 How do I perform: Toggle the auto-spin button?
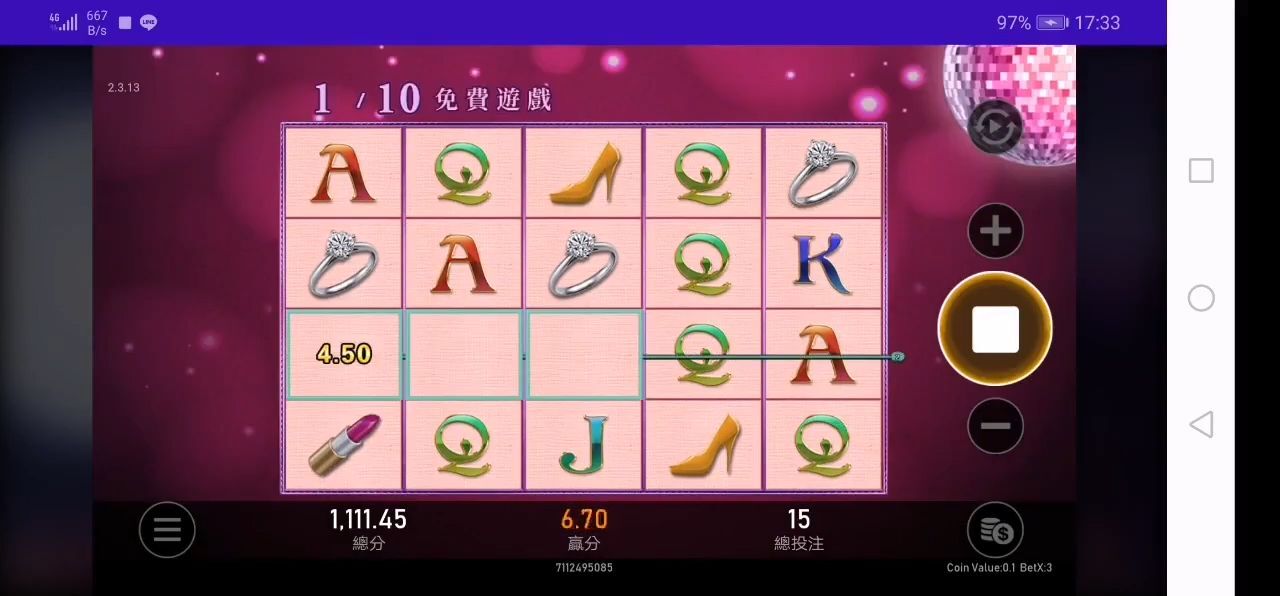click(995, 127)
